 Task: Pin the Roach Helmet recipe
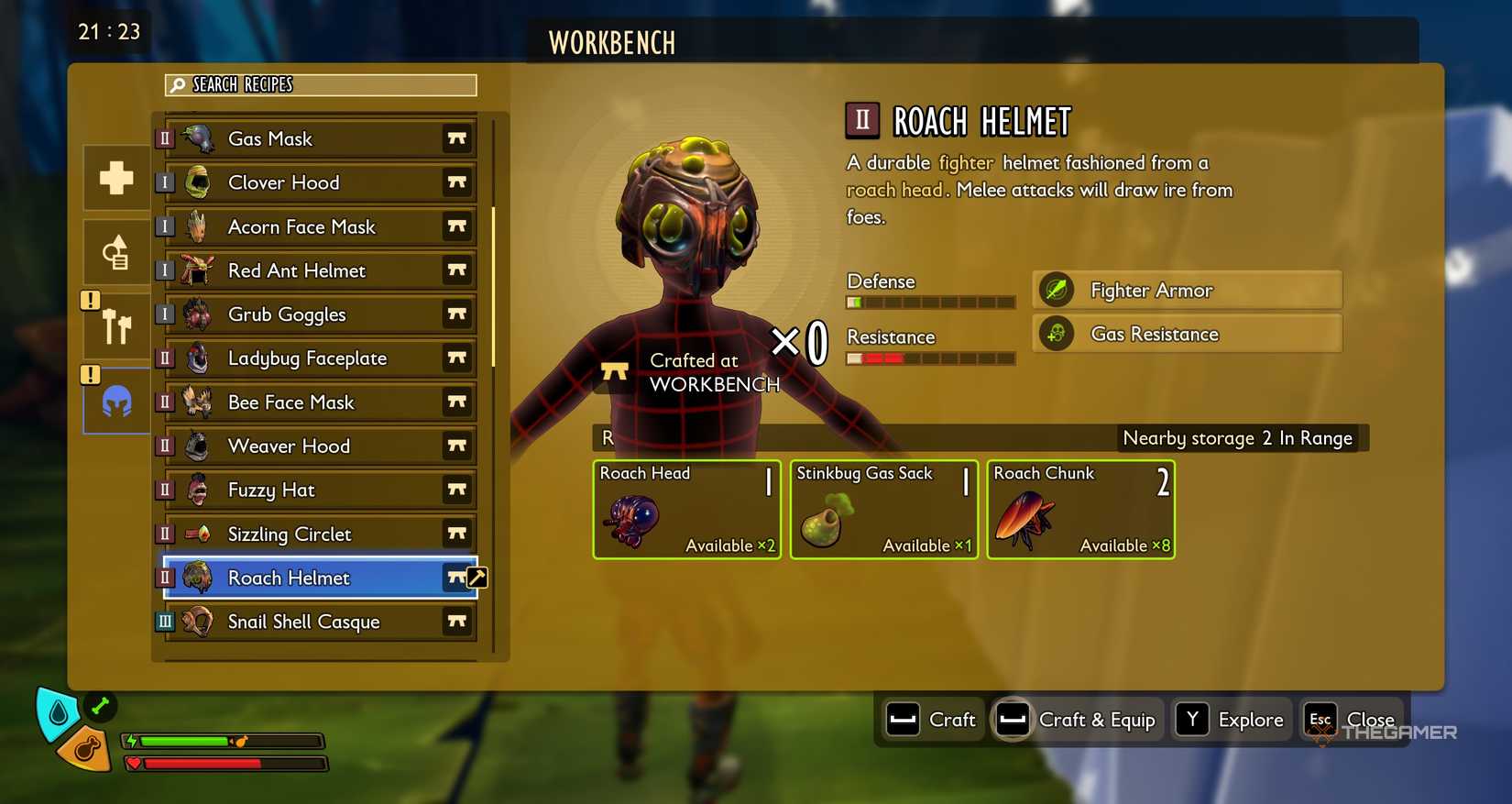tap(457, 578)
